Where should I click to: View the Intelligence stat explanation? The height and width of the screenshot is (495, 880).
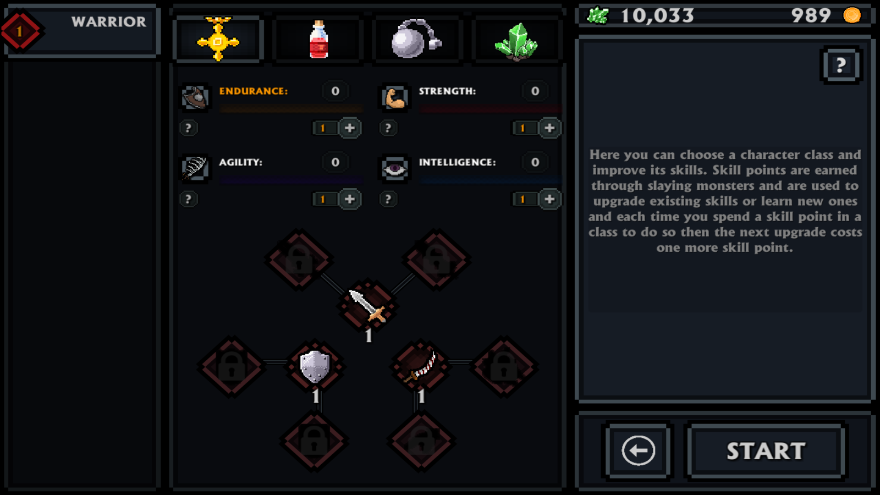point(388,199)
